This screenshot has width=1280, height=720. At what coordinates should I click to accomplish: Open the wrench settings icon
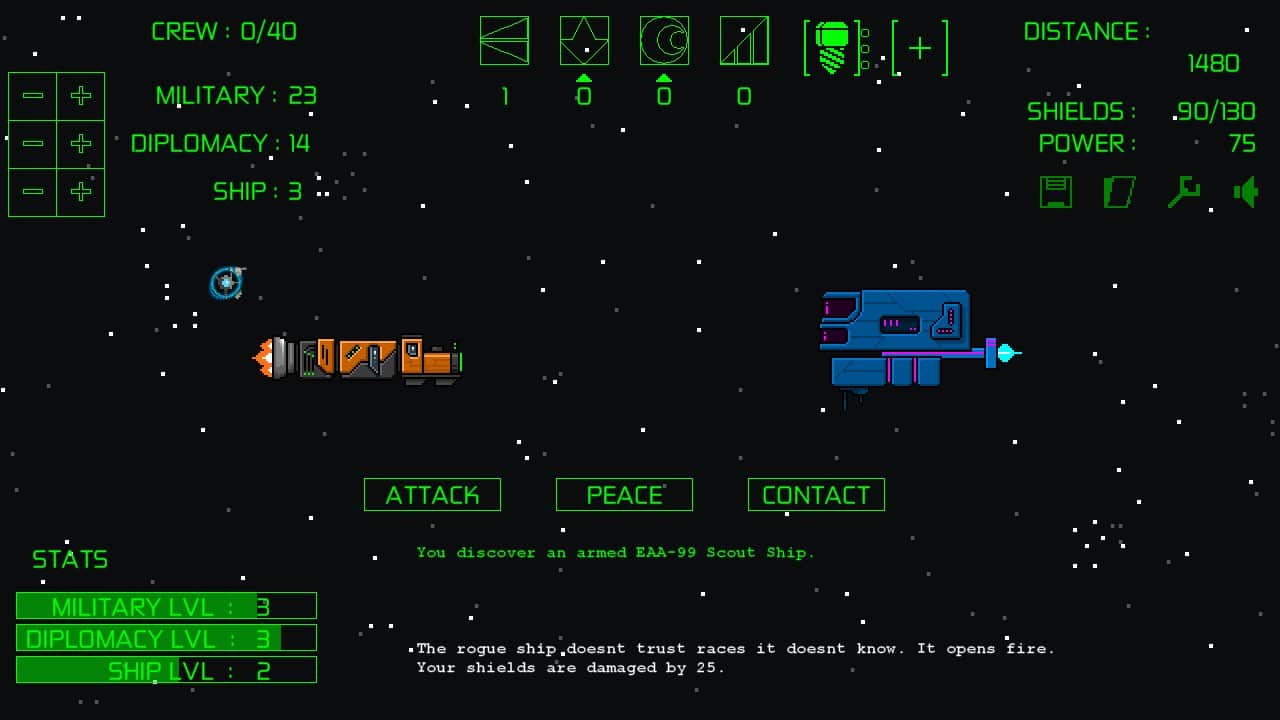tap(1182, 191)
